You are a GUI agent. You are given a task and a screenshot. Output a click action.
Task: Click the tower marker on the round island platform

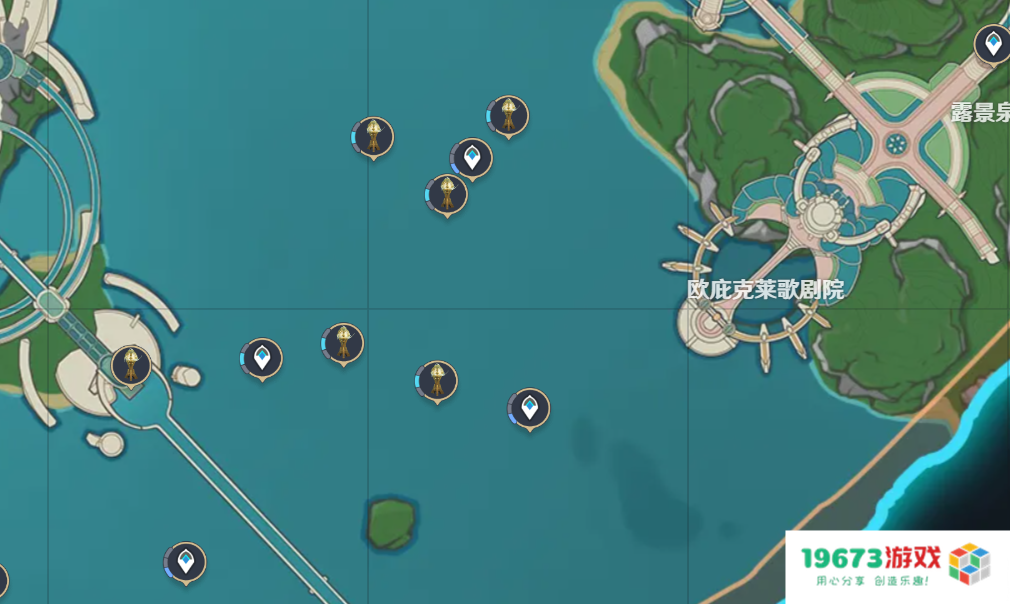click(x=131, y=366)
